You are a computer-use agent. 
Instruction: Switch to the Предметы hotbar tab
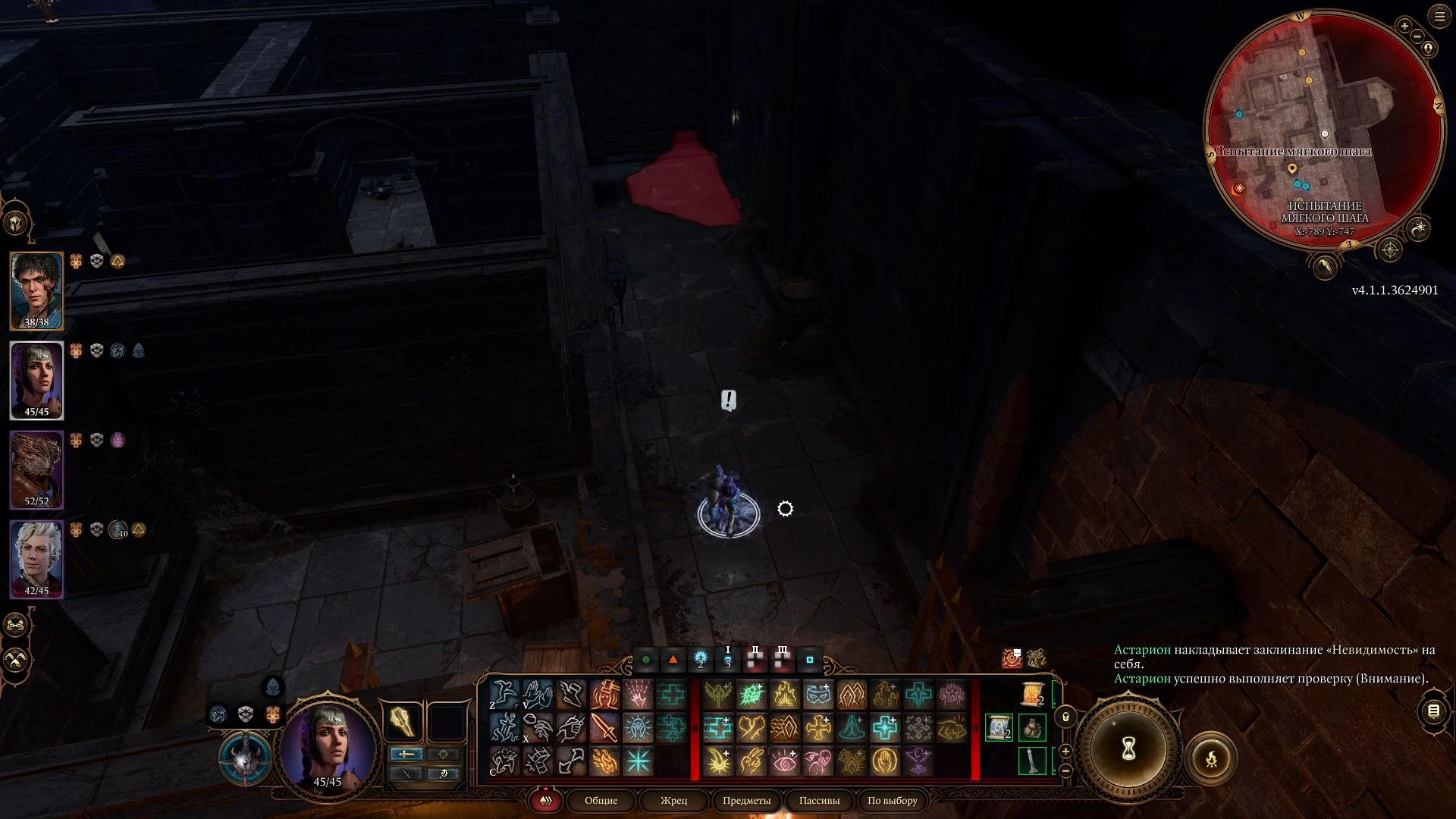[747, 801]
